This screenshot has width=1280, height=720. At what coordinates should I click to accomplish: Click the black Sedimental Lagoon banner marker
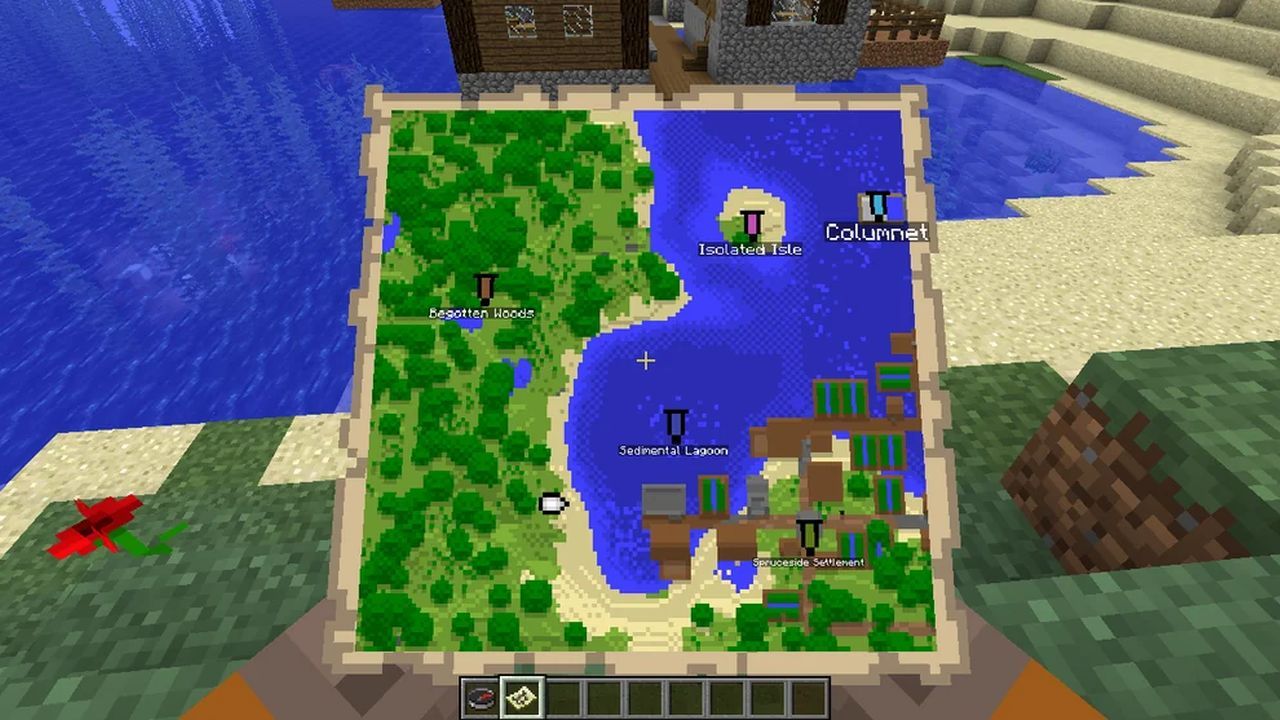(672, 422)
